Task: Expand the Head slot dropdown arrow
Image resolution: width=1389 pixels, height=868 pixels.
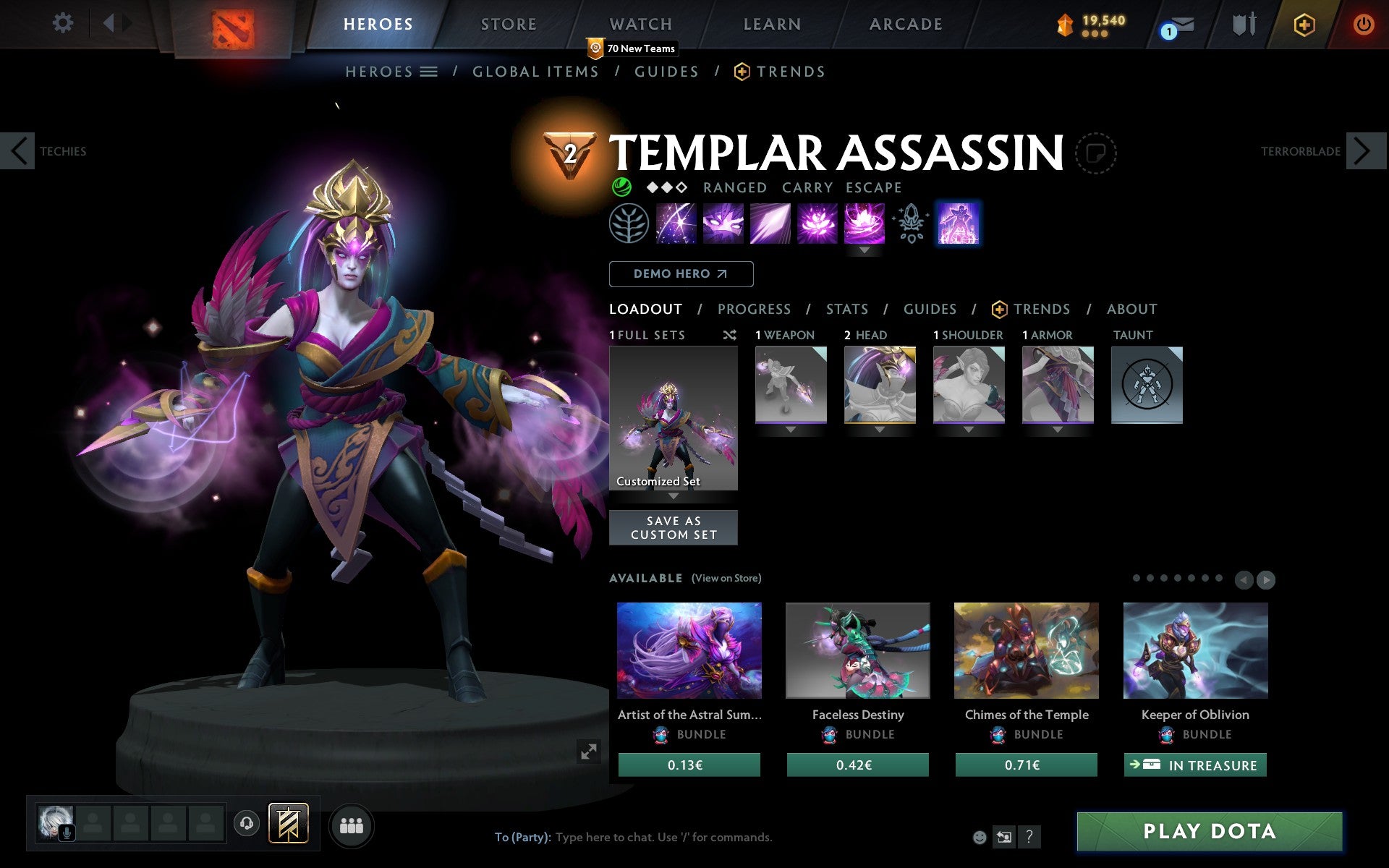Action: point(880,430)
